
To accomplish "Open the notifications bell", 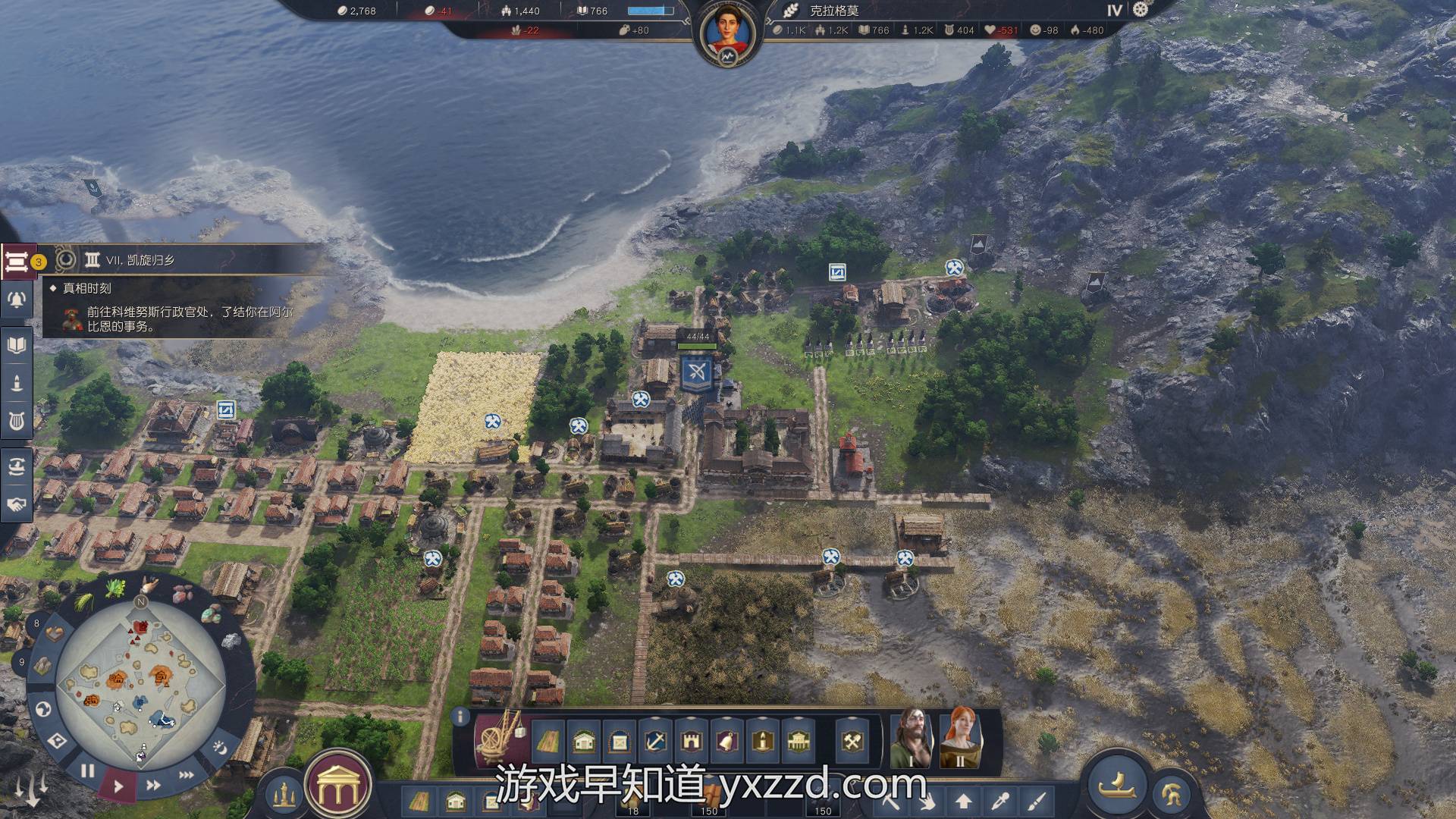I will click(x=16, y=300).
